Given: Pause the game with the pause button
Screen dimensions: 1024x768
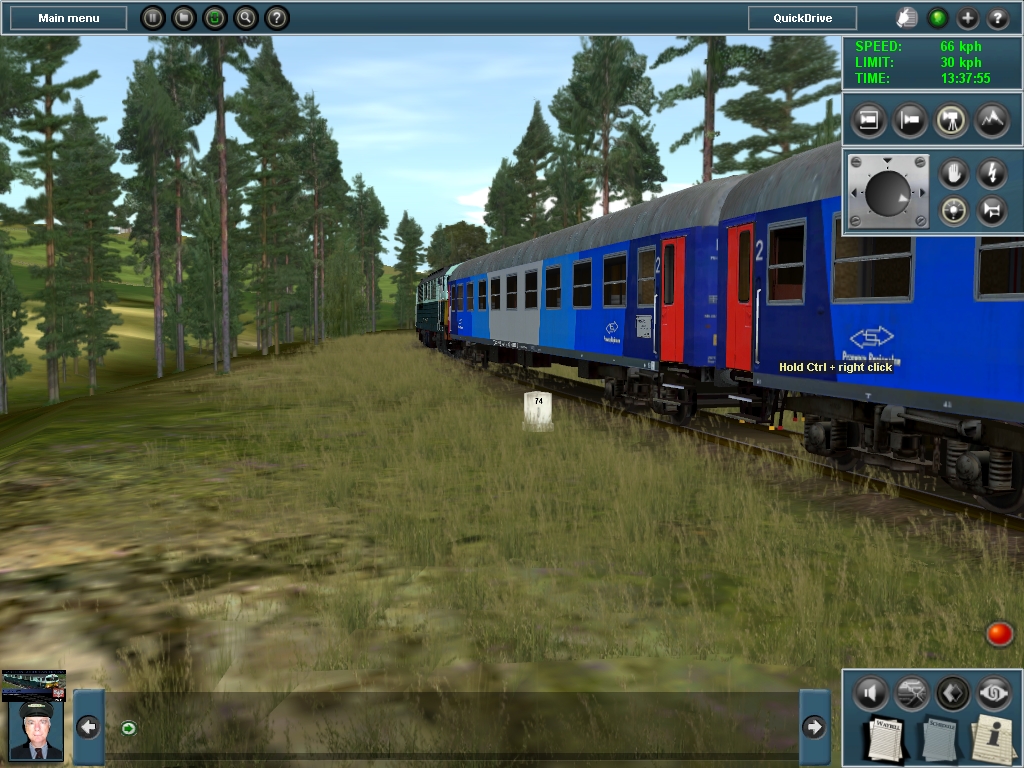Looking at the screenshot, I should [x=152, y=18].
